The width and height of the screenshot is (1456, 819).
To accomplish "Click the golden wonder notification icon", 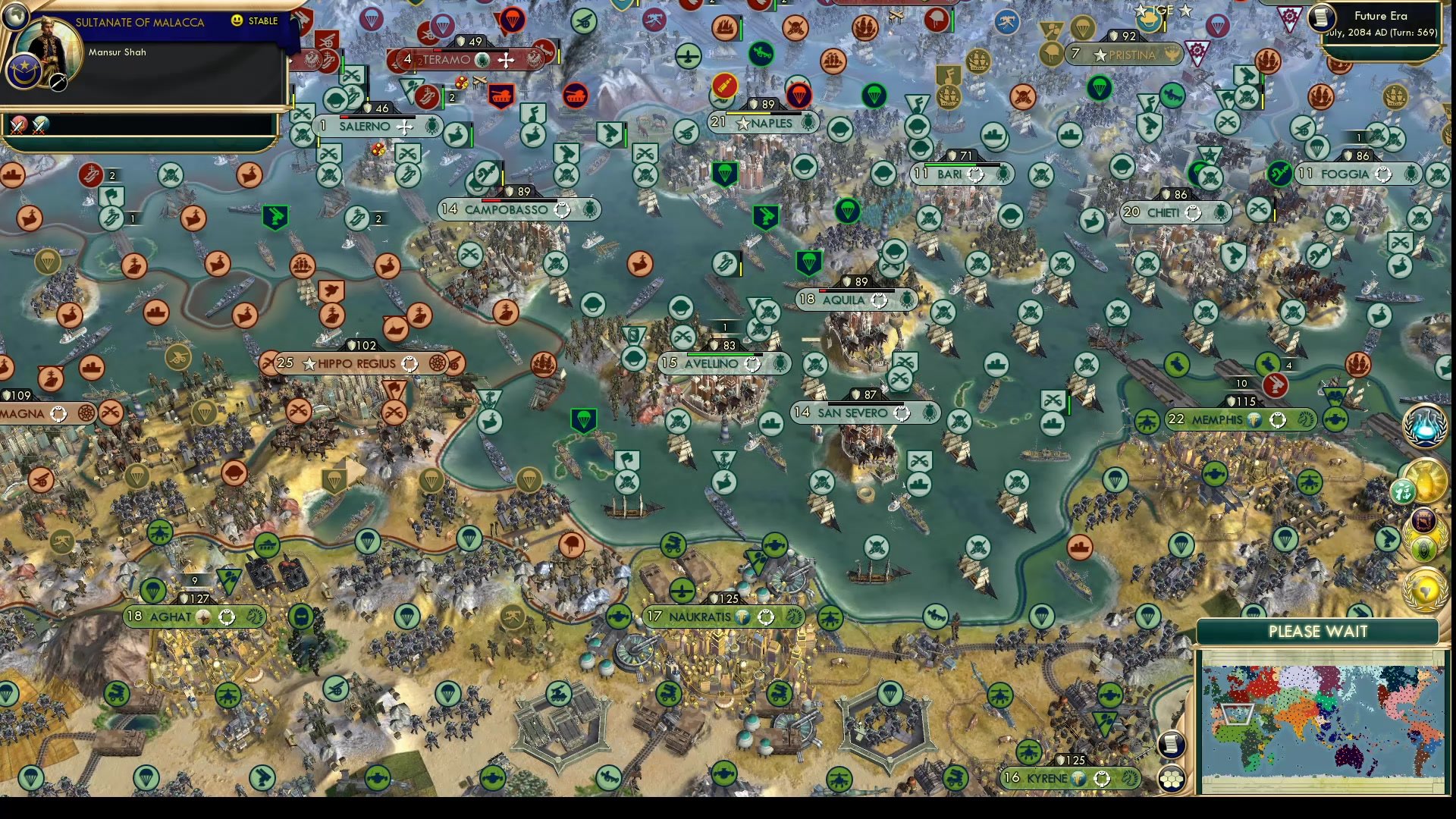I will point(1424,481).
